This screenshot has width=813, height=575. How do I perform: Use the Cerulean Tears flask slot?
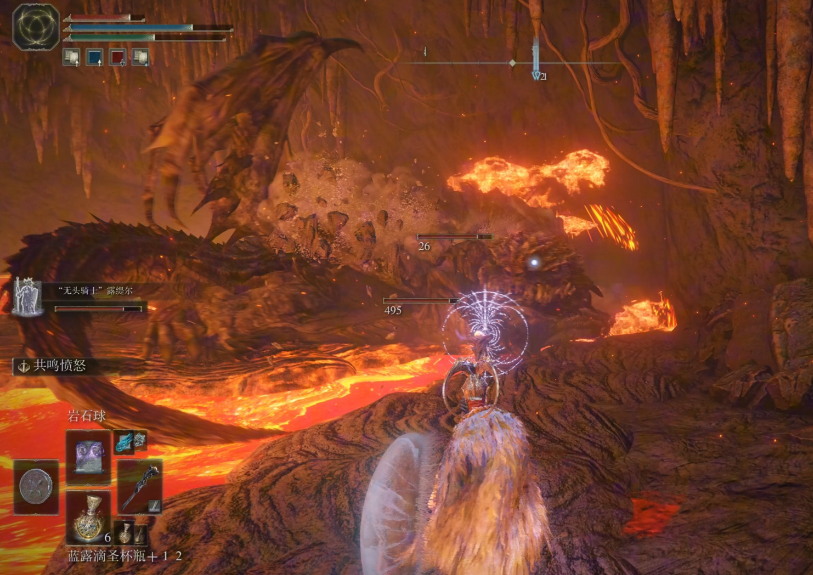(x=88, y=517)
